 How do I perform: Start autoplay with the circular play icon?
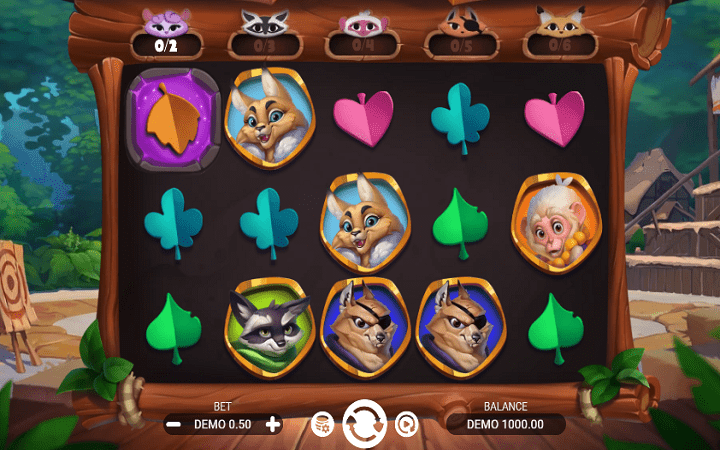(x=406, y=424)
